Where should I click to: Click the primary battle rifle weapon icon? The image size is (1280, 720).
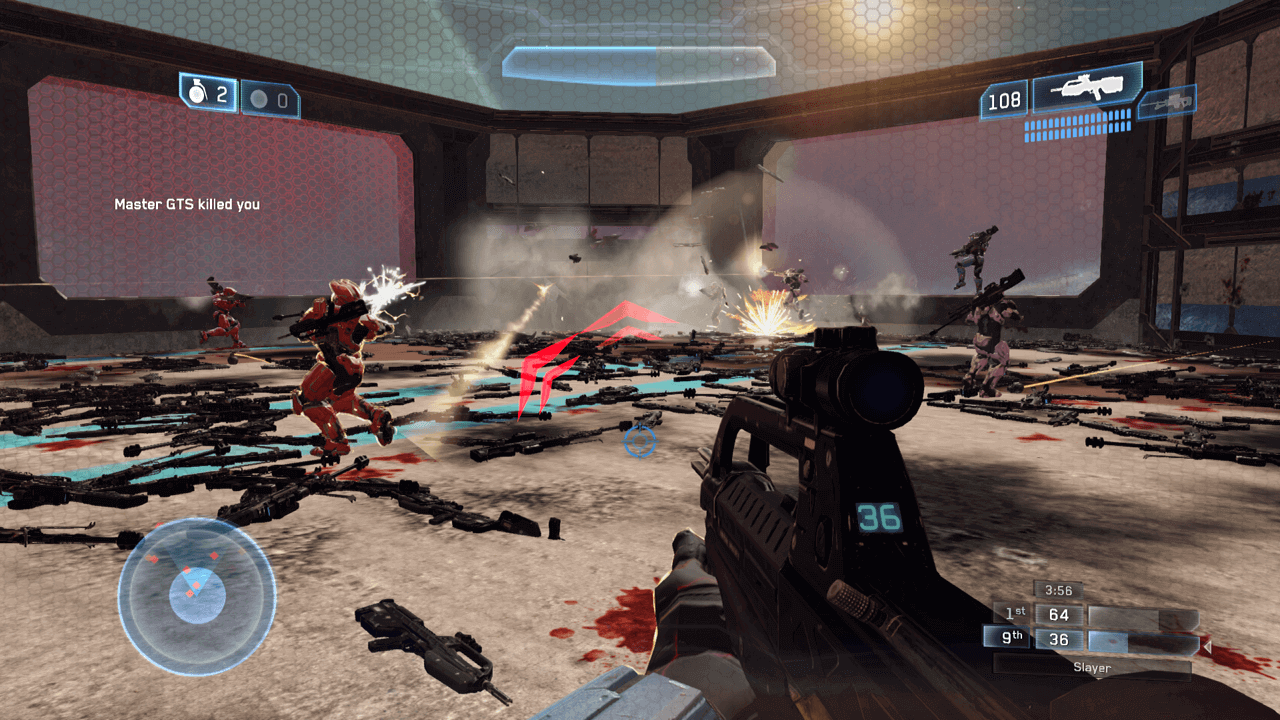[1087, 89]
